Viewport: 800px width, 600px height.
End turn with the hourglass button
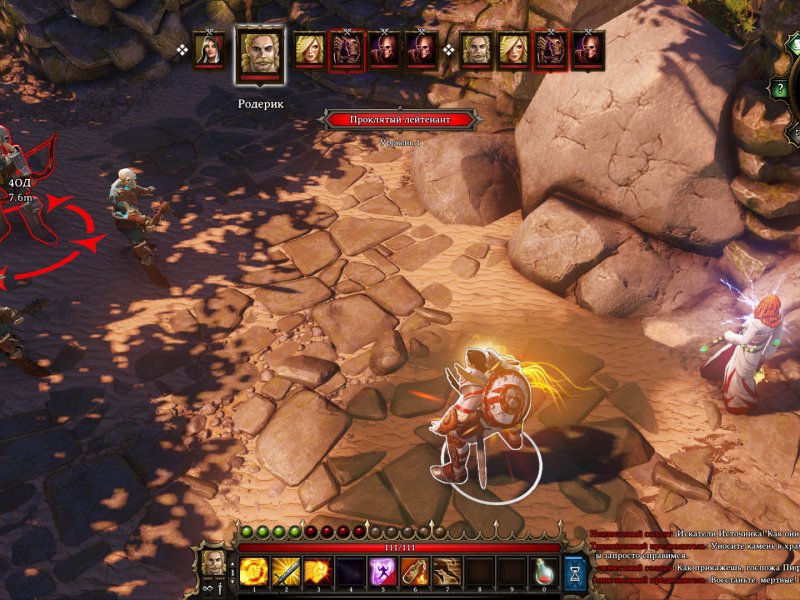[x=575, y=571]
